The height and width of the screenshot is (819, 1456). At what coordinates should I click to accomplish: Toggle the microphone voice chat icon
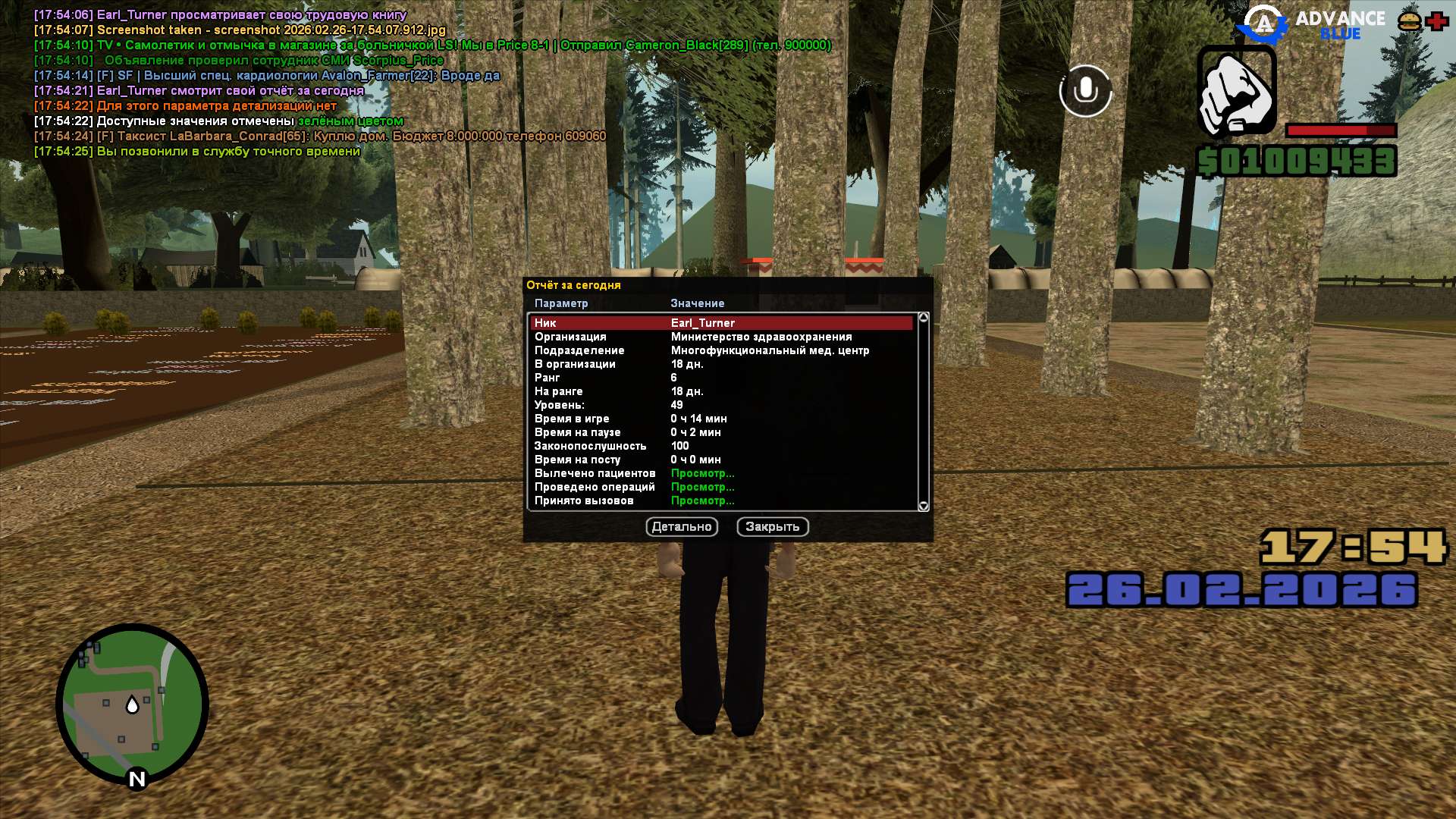click(1085, 91)
